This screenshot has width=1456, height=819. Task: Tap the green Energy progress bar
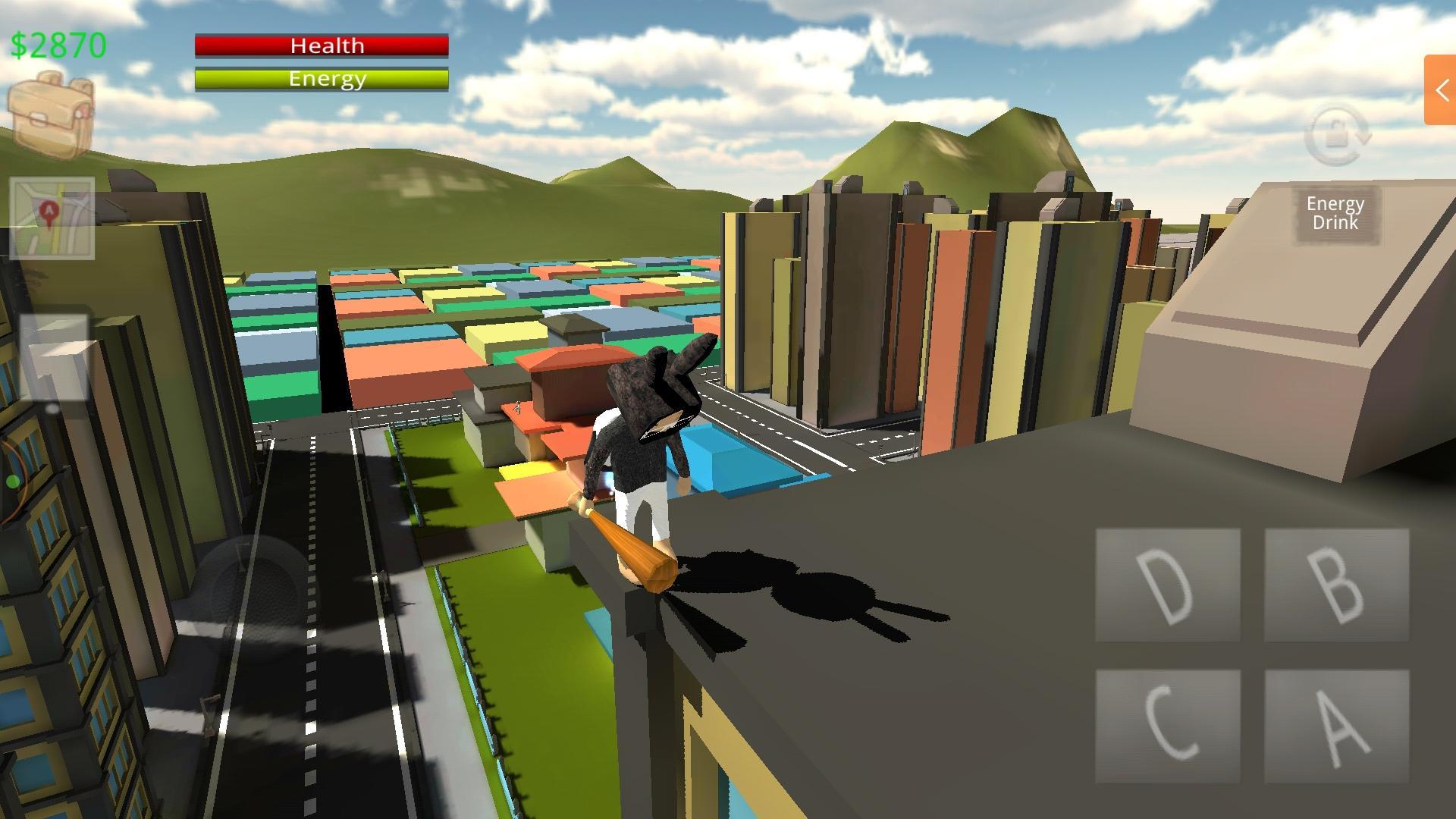click(322, 78)
